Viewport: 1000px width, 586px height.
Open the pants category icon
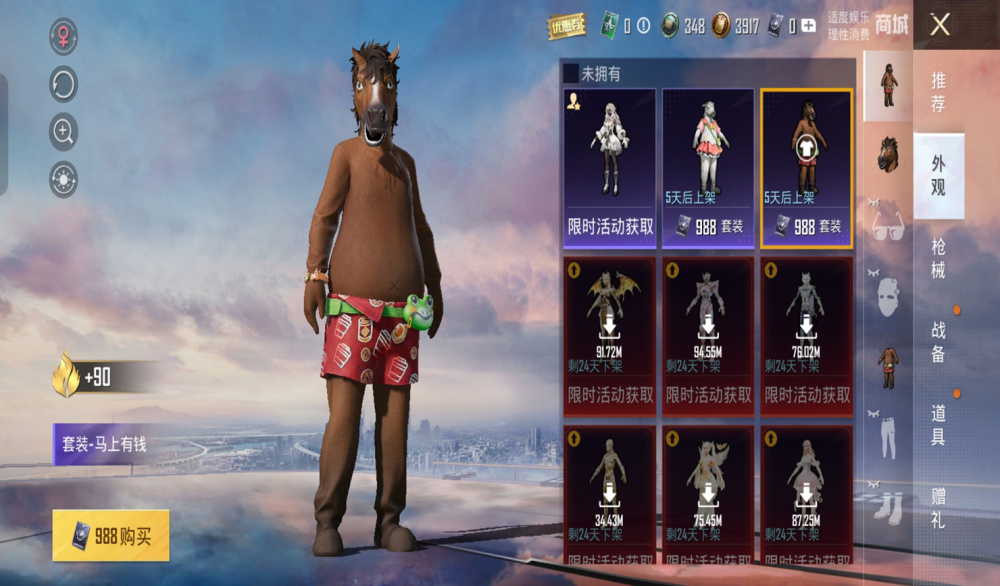coord(888,432)
